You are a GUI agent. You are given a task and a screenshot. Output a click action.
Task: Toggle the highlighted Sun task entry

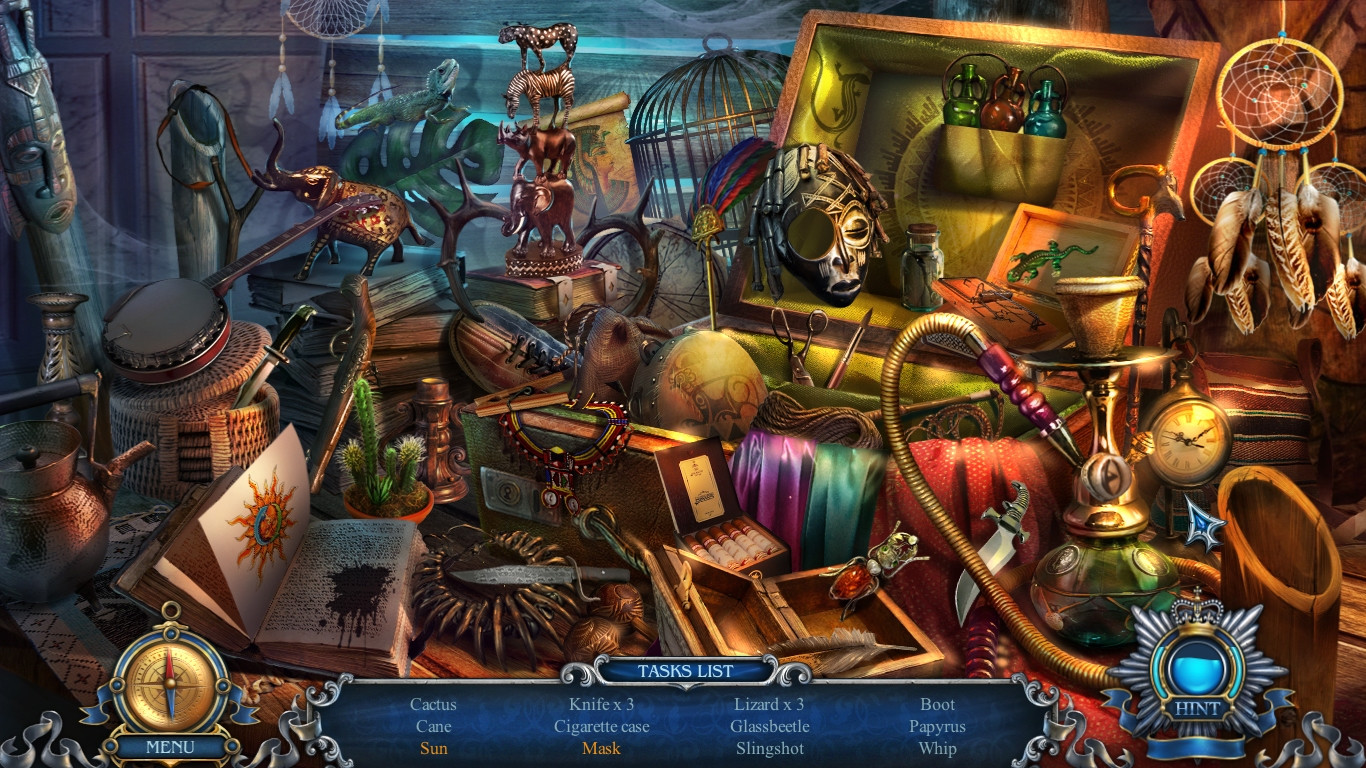click(433, 748)
